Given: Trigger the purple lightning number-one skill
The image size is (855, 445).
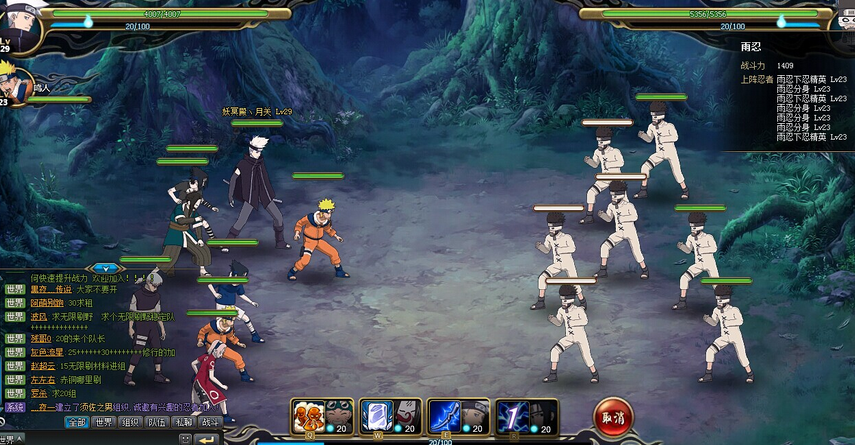Looking at the screenshot, I should (x=513, y=415).
